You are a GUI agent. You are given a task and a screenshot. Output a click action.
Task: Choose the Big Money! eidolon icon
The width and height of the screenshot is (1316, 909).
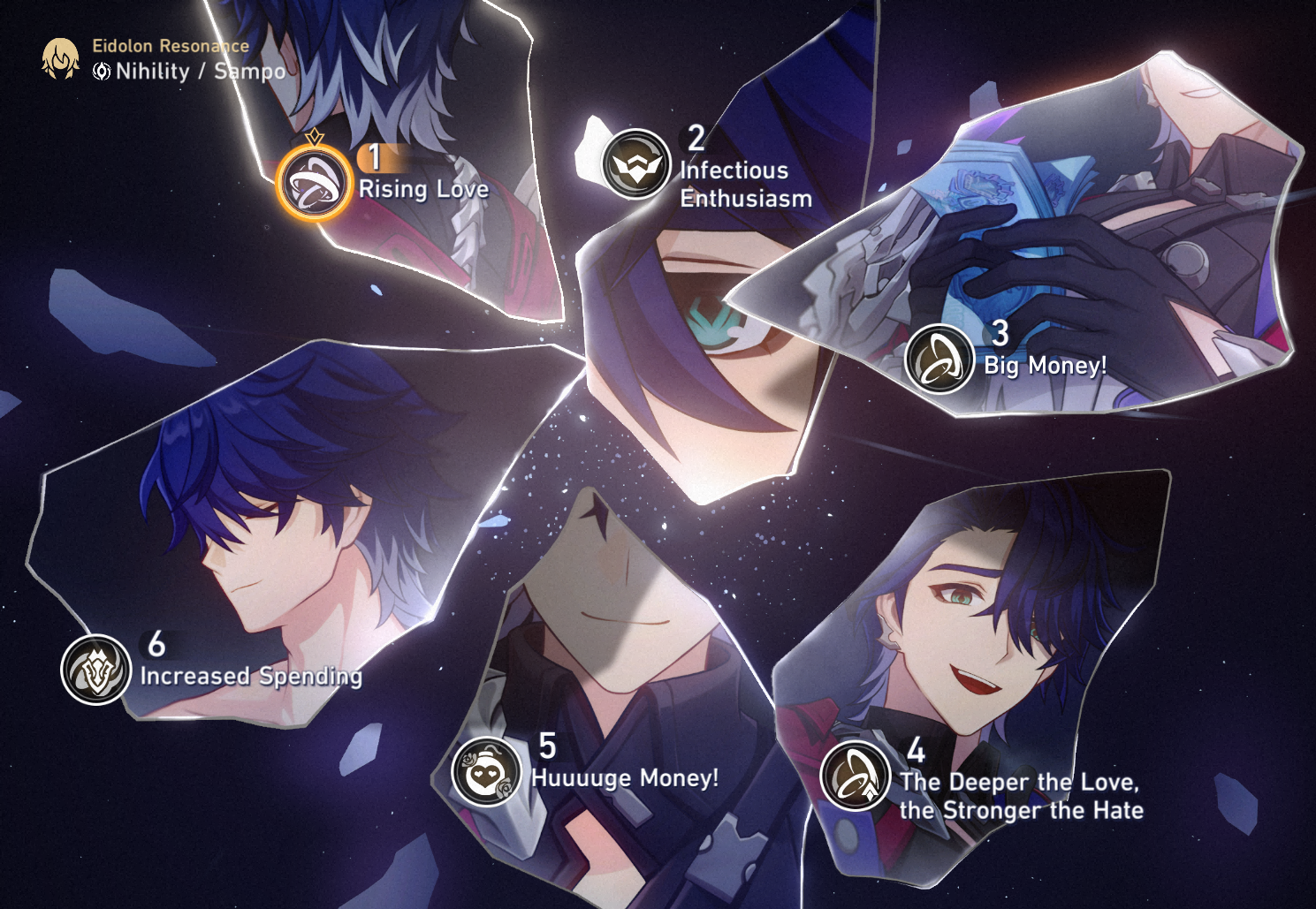[939, 359]
